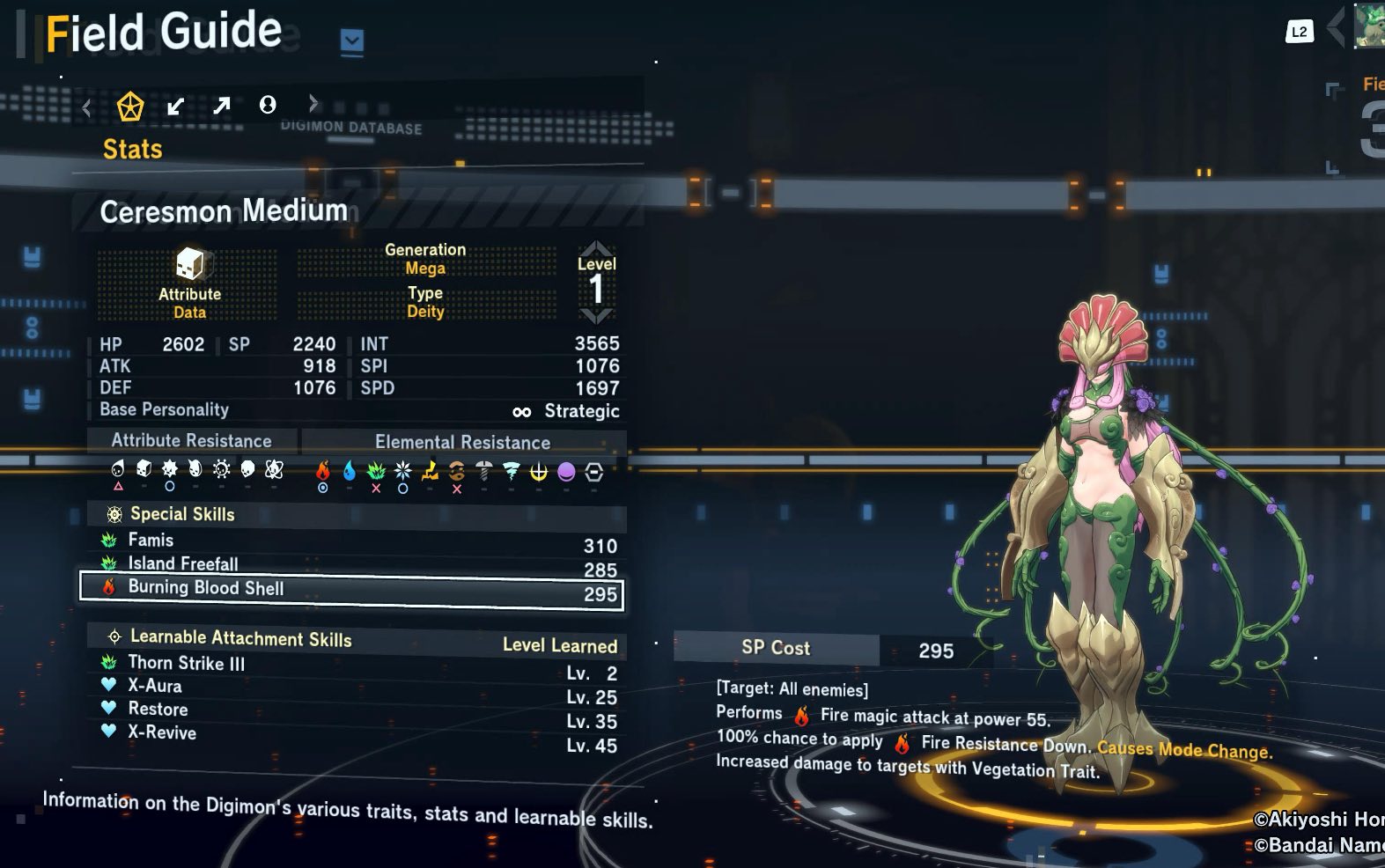Go to previous tab with left chevron
This screenshot has width=1385, height=868.
[86, 108]
